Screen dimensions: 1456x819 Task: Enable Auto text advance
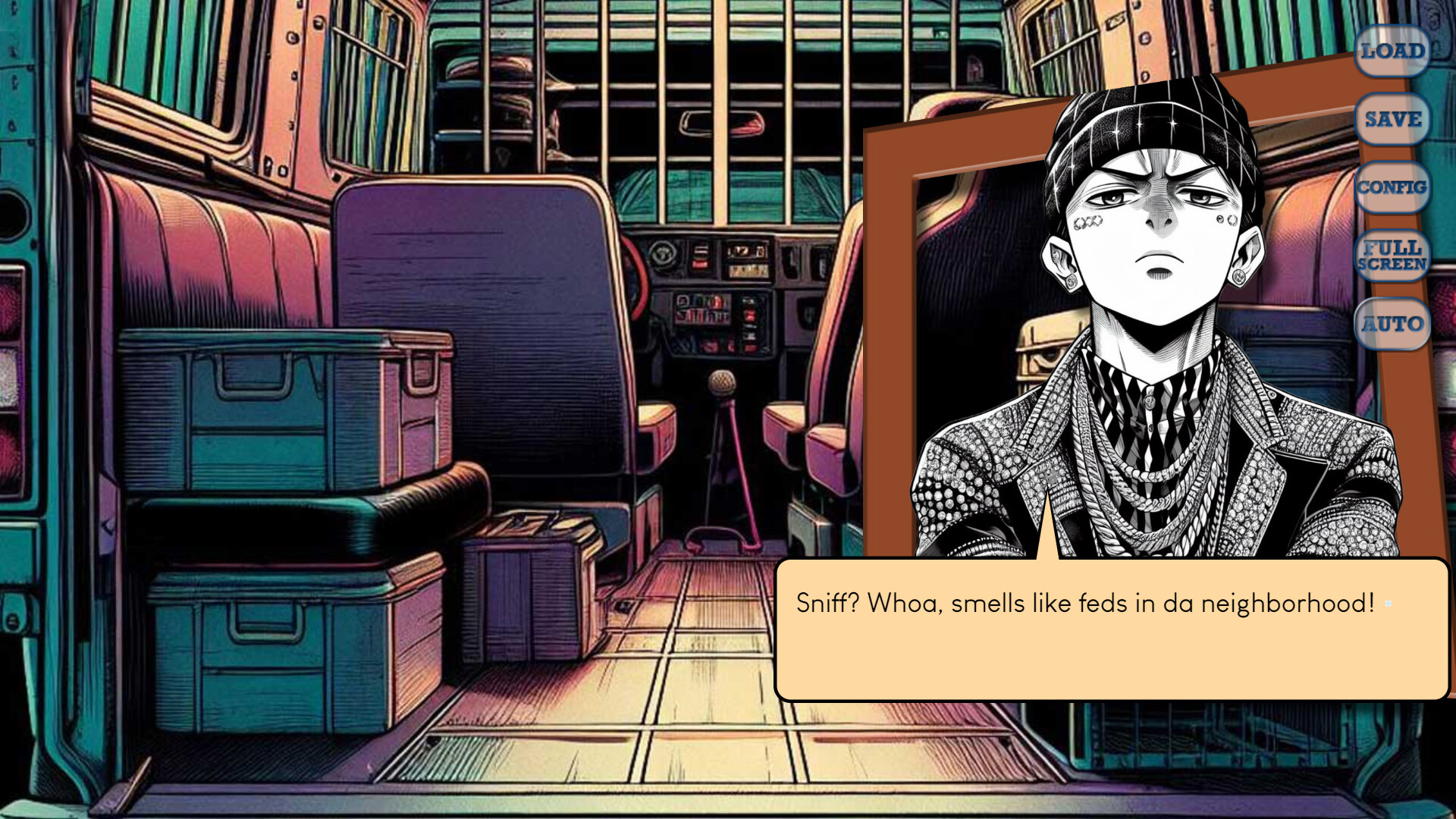tap(1392, 325)
